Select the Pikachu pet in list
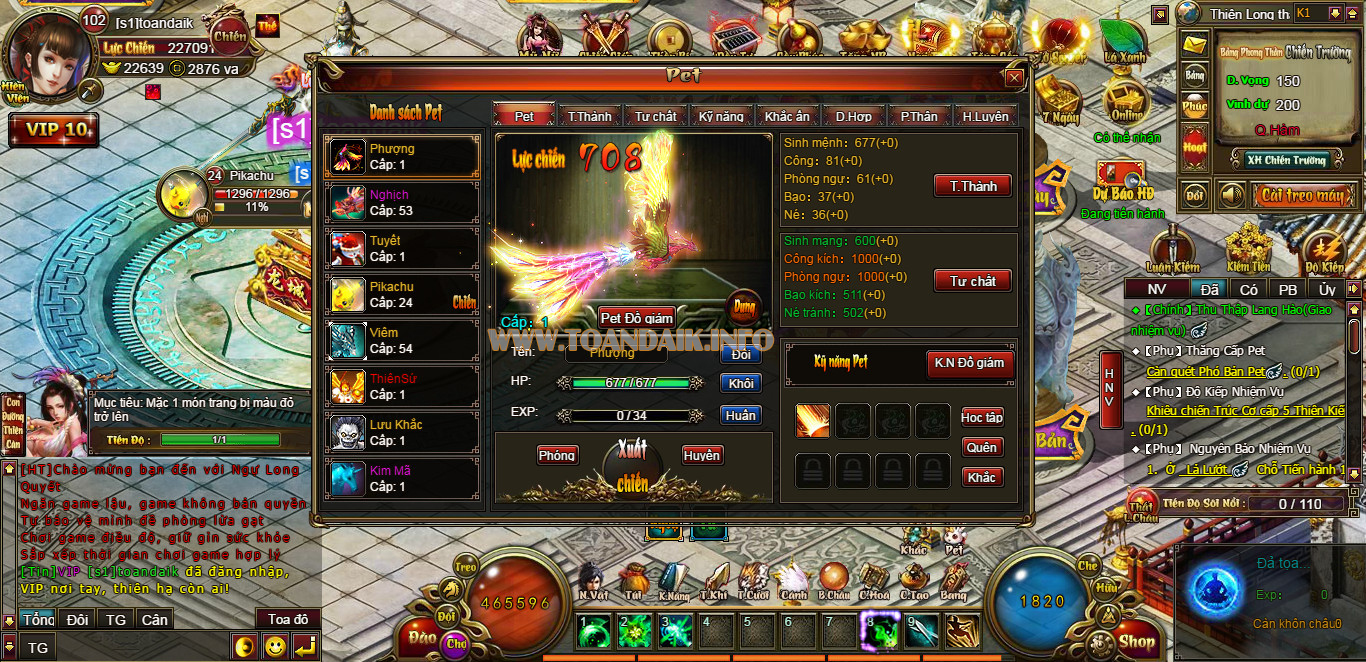Viewport: 1366px width, 662px height. click(x=403, y=295)
